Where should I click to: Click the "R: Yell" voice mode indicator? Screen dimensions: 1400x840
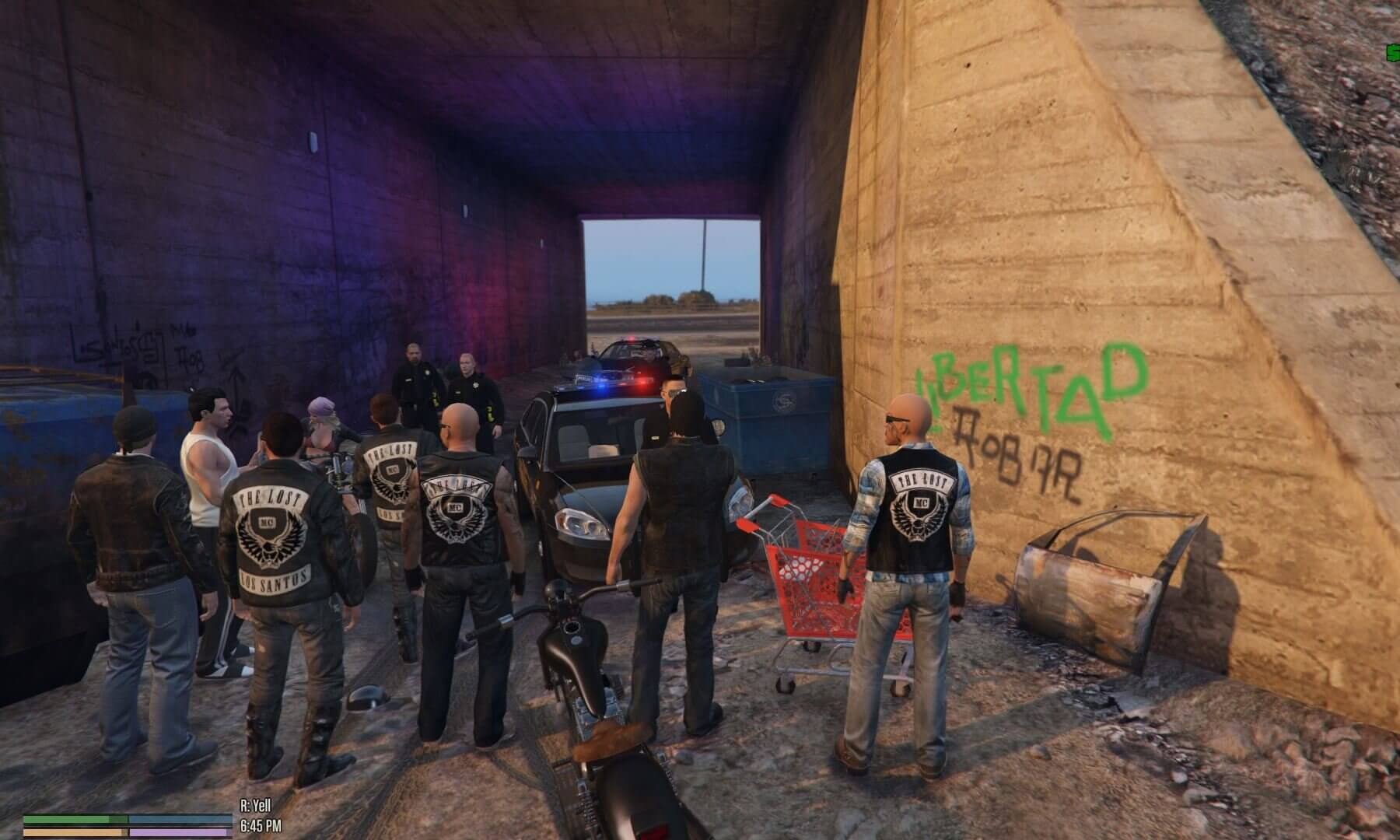257,804
